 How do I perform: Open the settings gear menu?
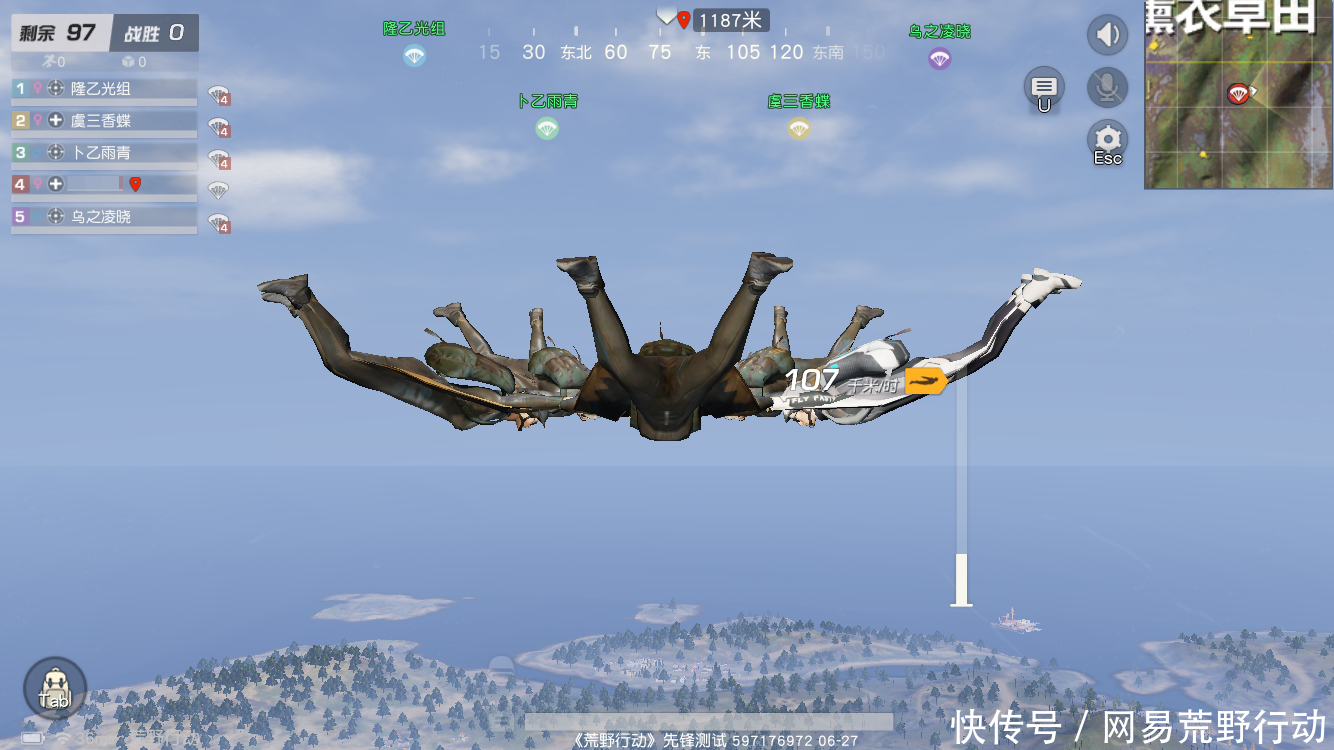coord(1107,140)
